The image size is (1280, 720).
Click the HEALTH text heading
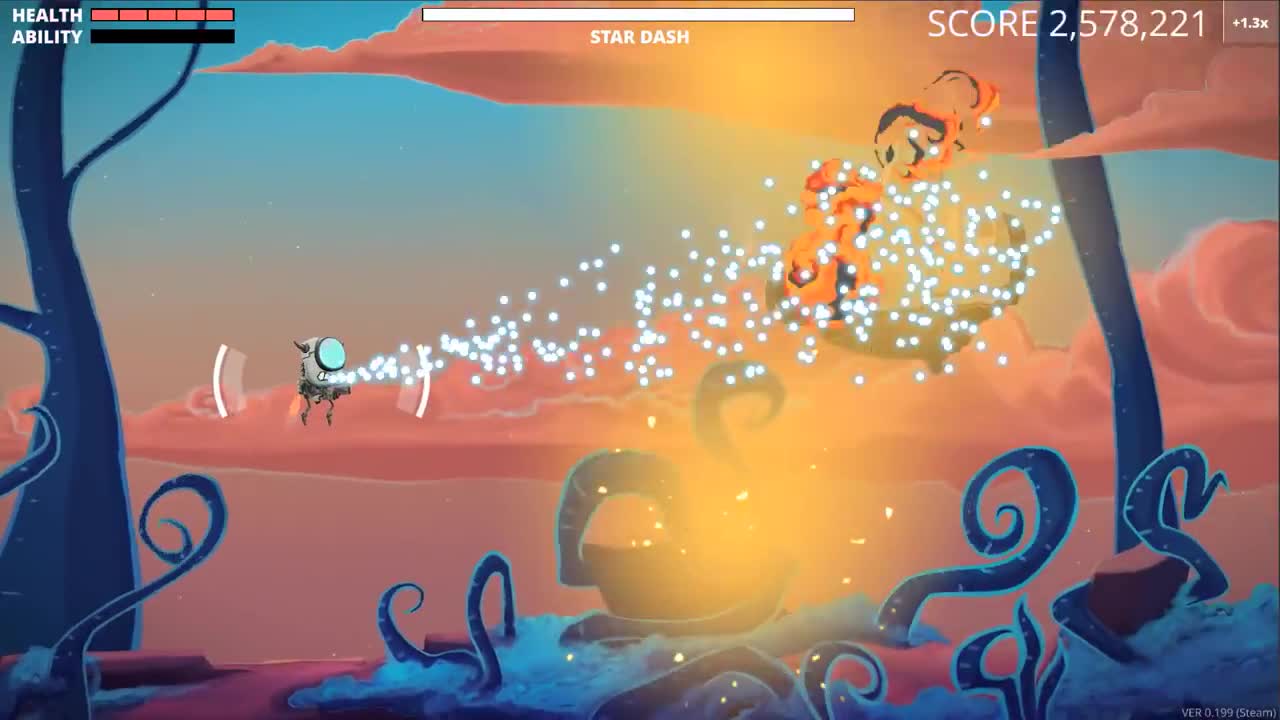tap(46, 15)
